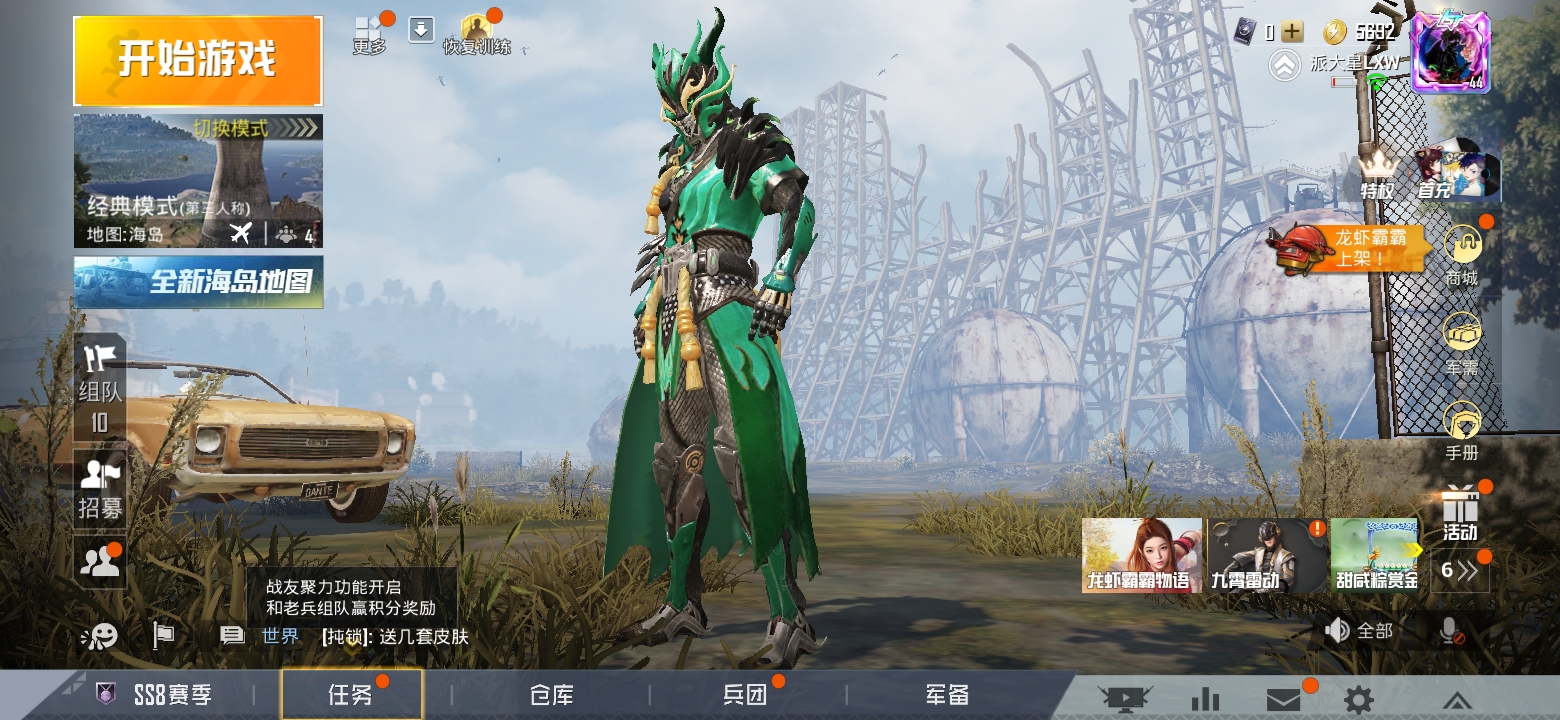This screenshot has height=720, width=1560.
Task: Open the 世界 chat channel selector
Action: tap(279, 634)
